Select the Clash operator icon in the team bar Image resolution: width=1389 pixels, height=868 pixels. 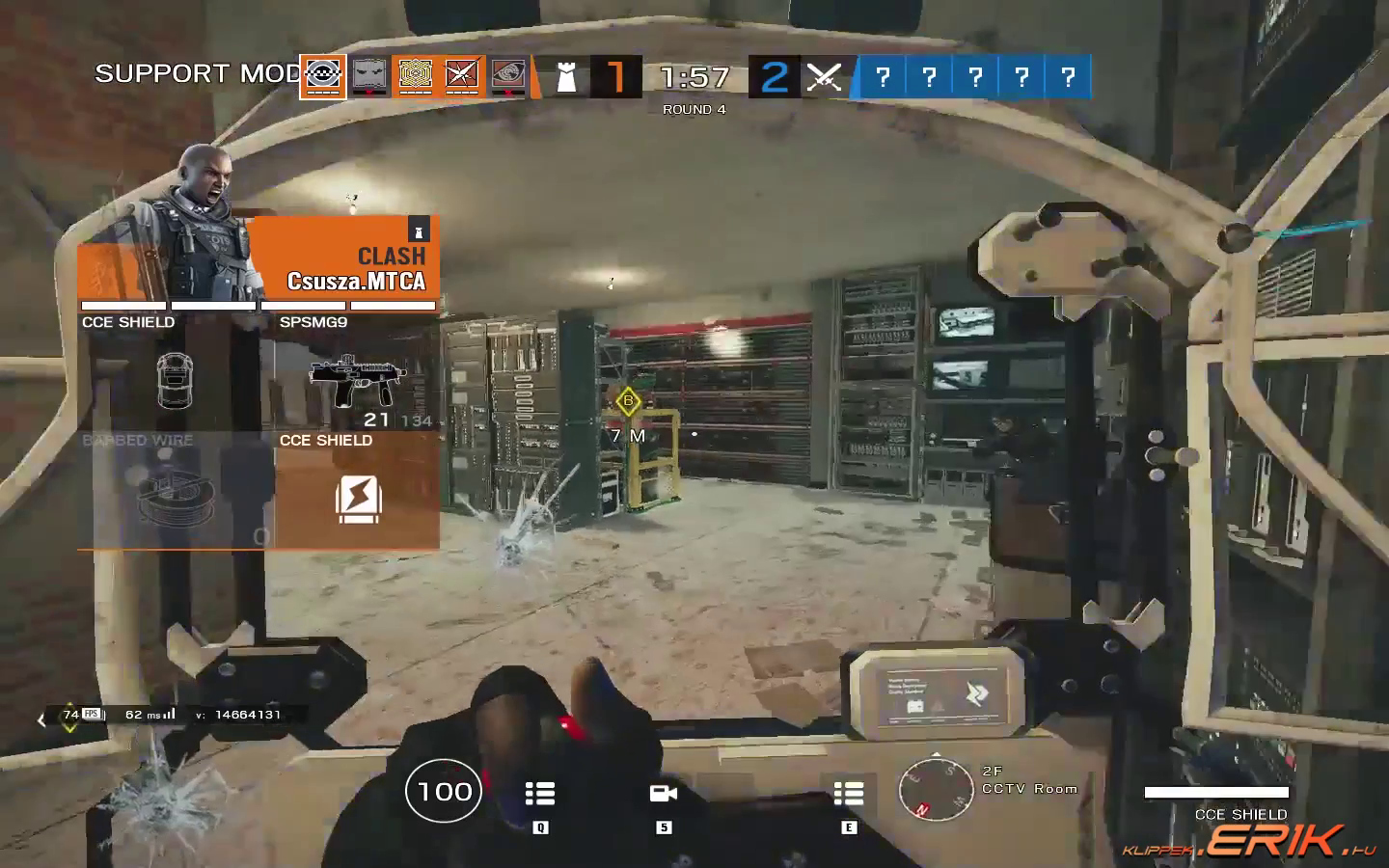(322, 76)
